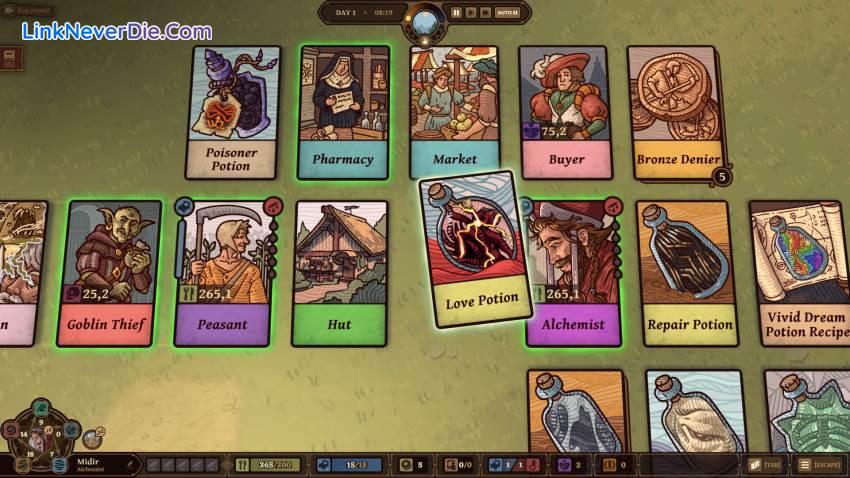
Task: Pause the game timer
Action: point(456,13)
